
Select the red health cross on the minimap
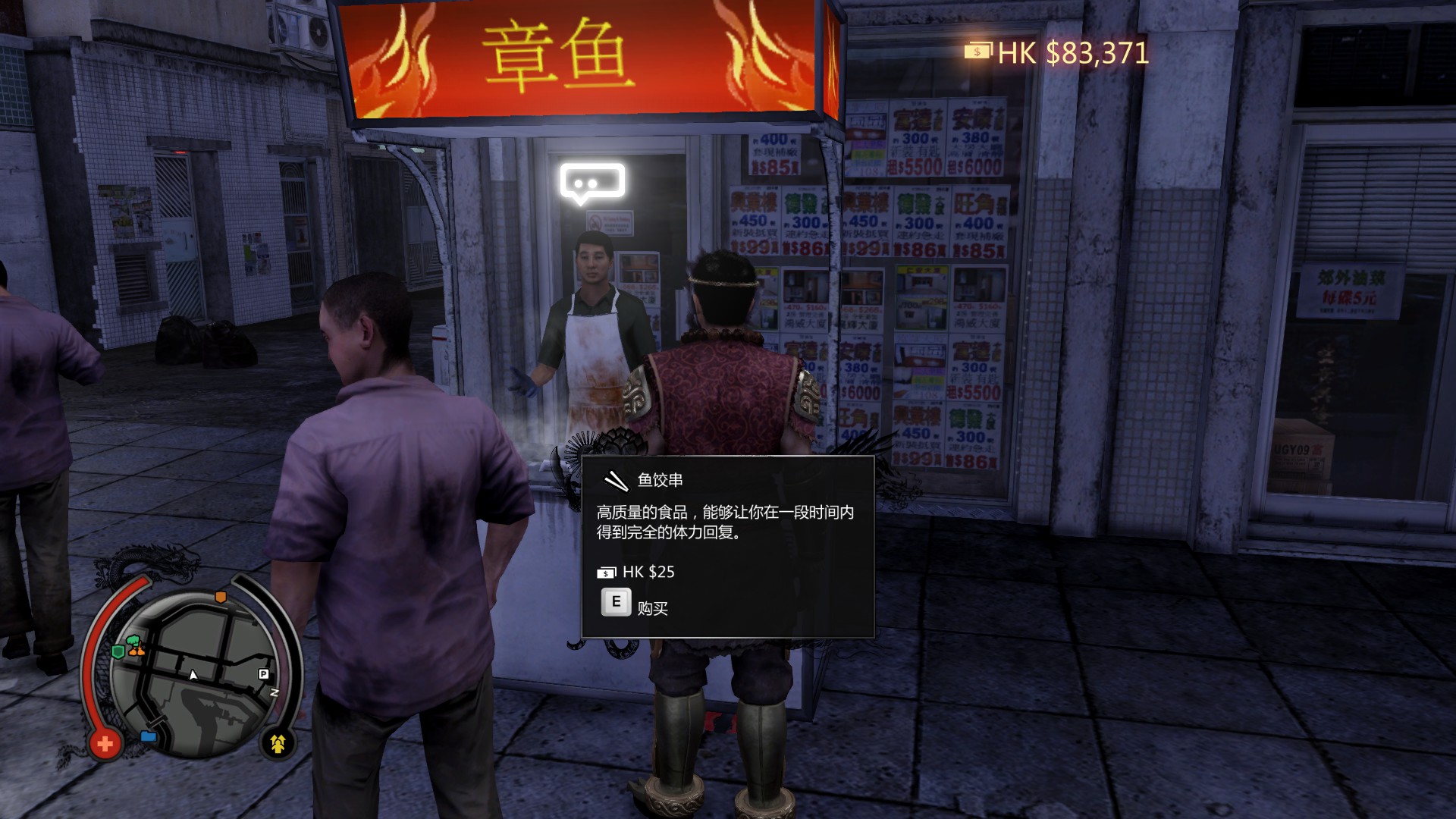106,745
